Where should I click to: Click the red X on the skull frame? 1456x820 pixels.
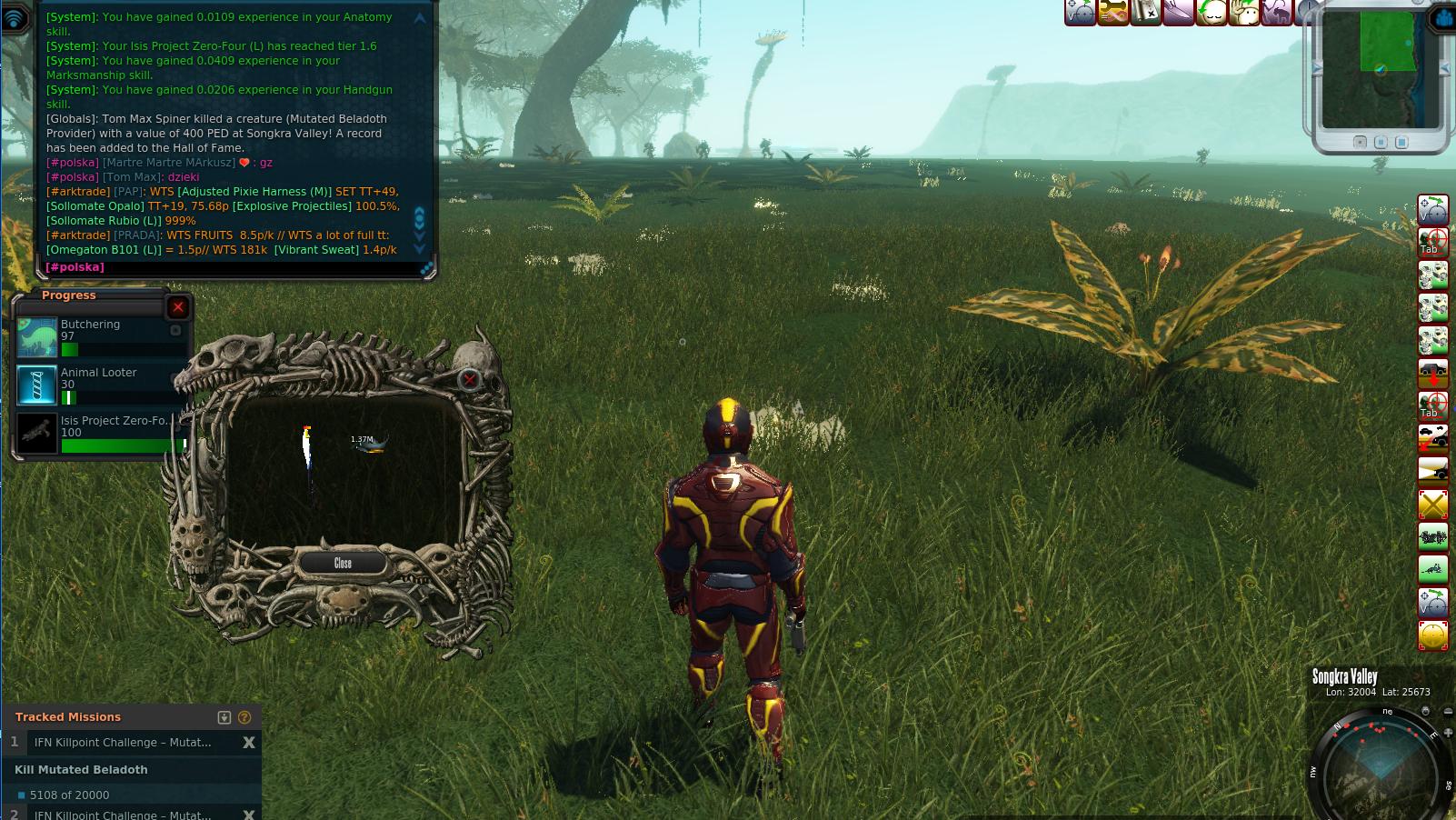coord(469,379)
